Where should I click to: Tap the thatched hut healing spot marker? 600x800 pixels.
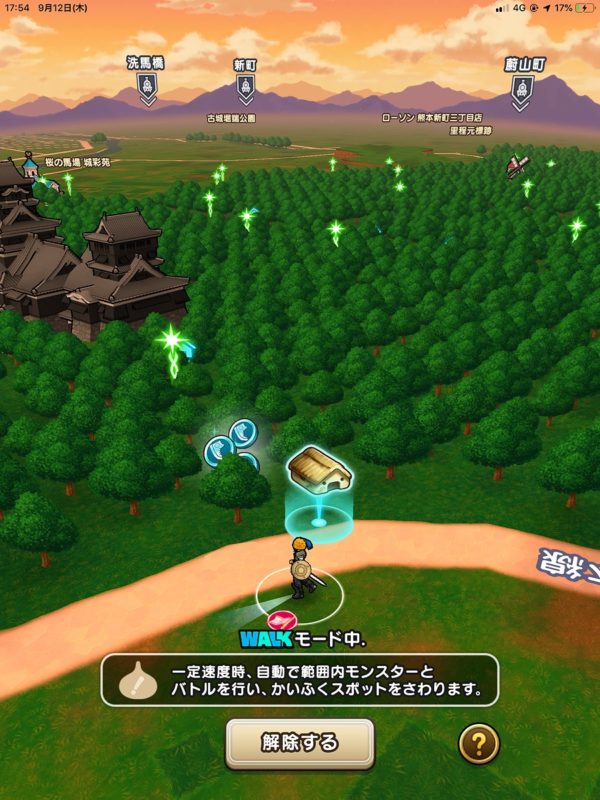tap(319, 470)
